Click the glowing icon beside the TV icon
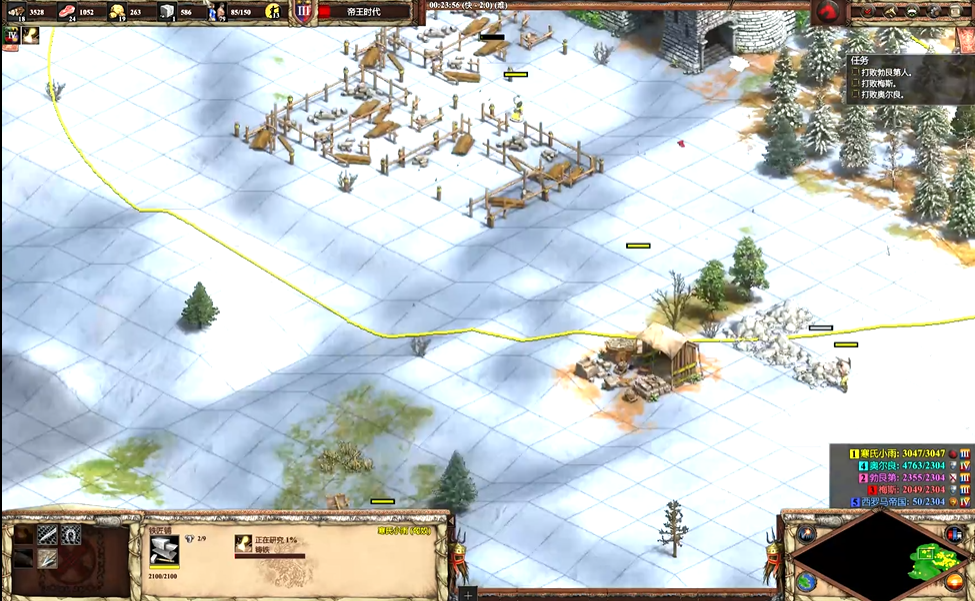975x601 pixels. click(31, 35)
